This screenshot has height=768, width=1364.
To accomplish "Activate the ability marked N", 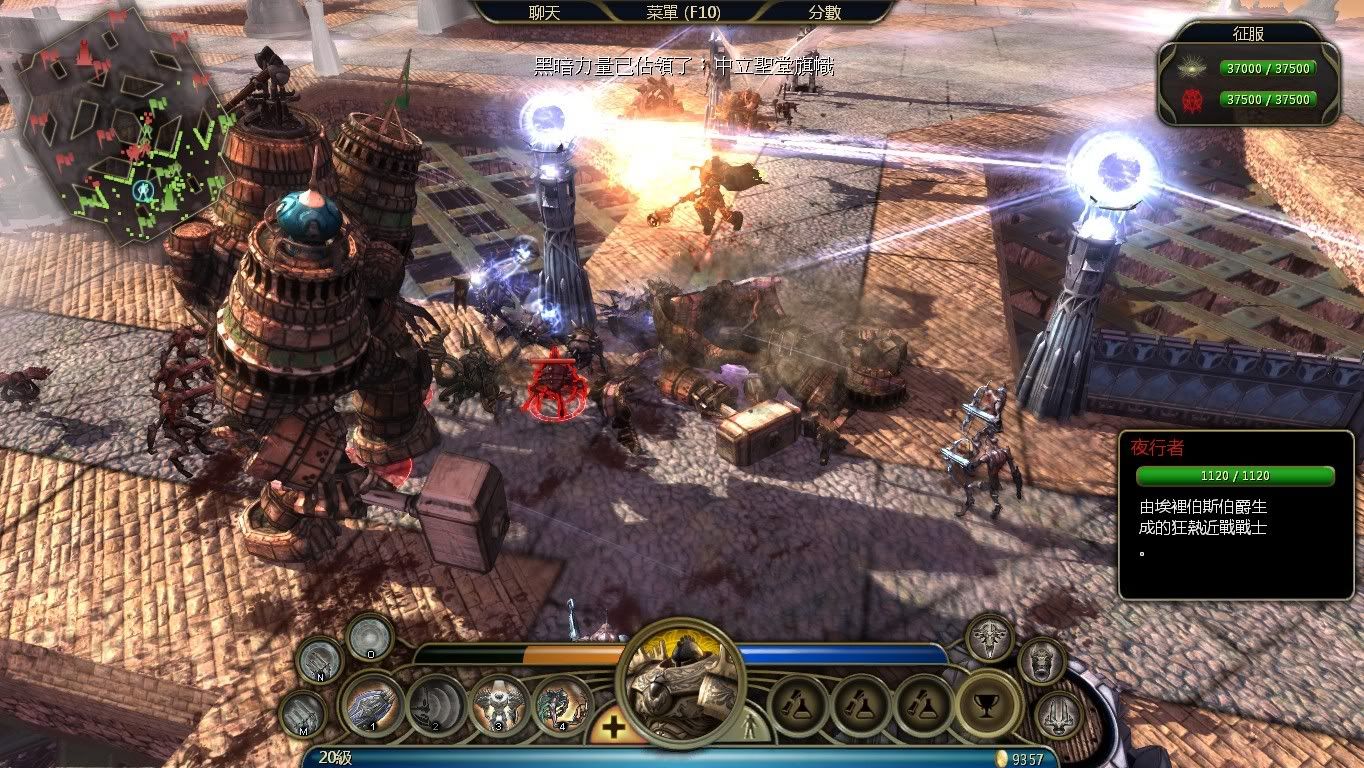I will (320, 660).
